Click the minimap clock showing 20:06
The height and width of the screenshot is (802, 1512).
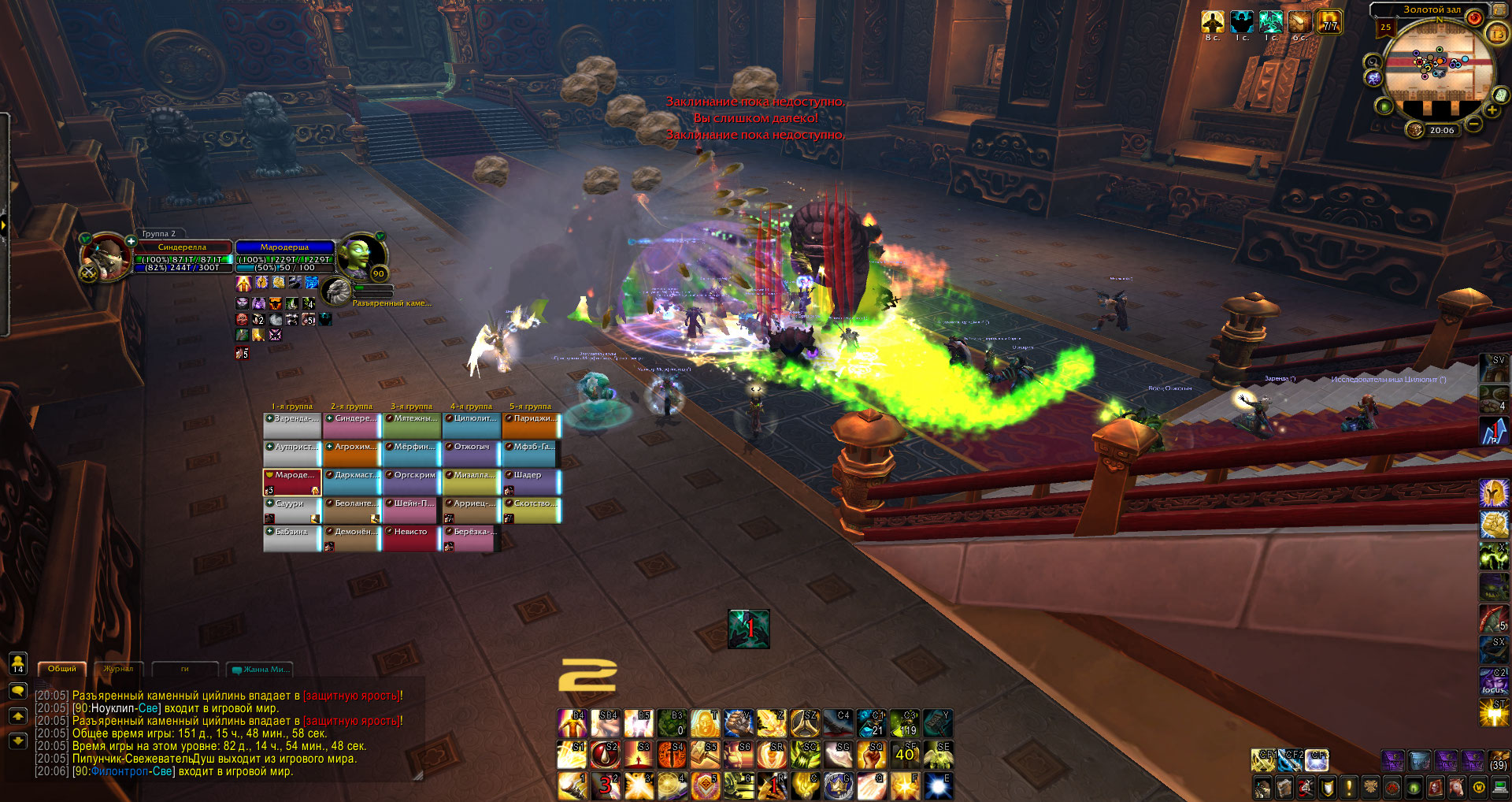1441,131
